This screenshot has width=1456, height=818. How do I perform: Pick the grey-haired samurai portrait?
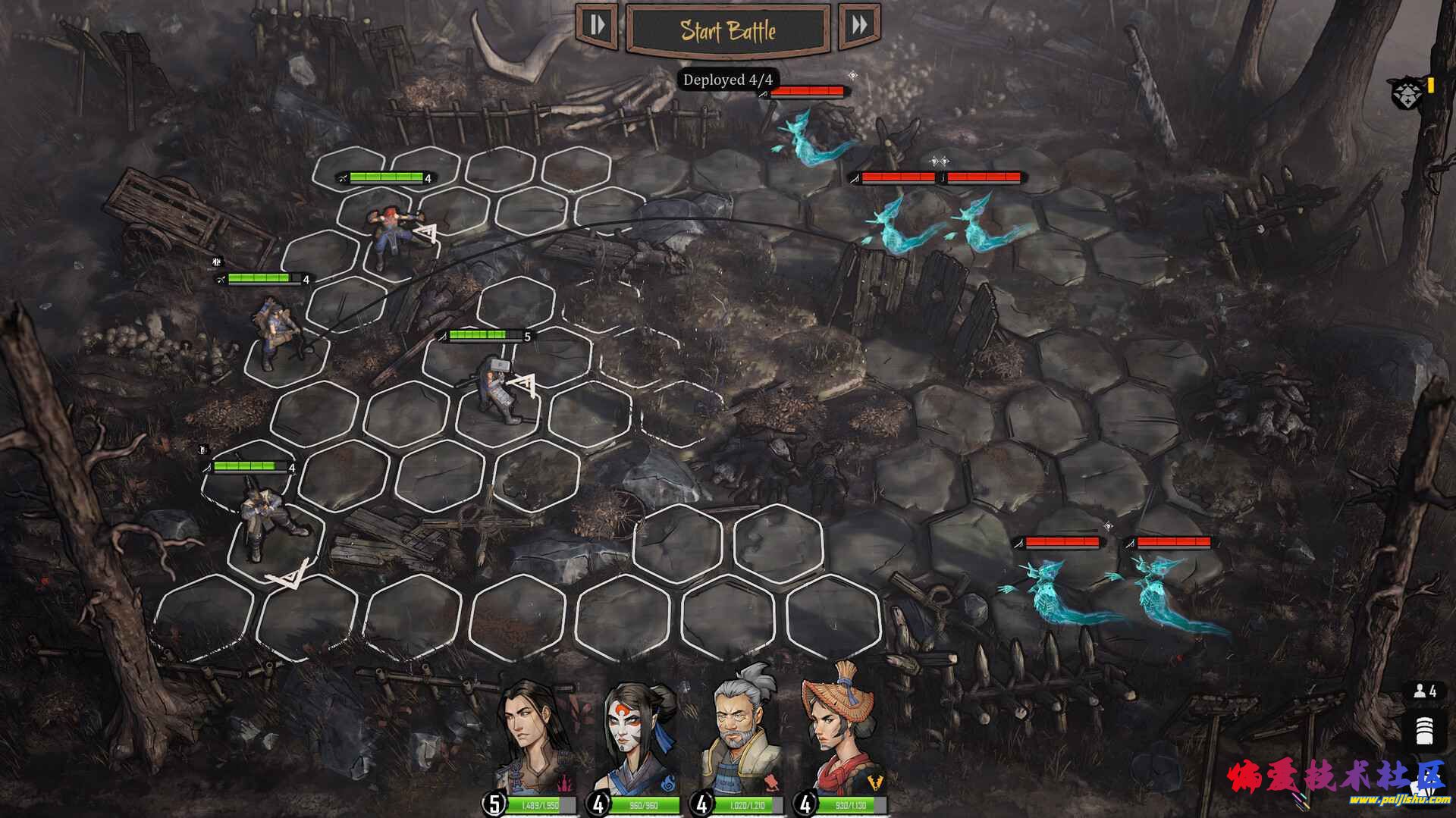pos(741,735)
